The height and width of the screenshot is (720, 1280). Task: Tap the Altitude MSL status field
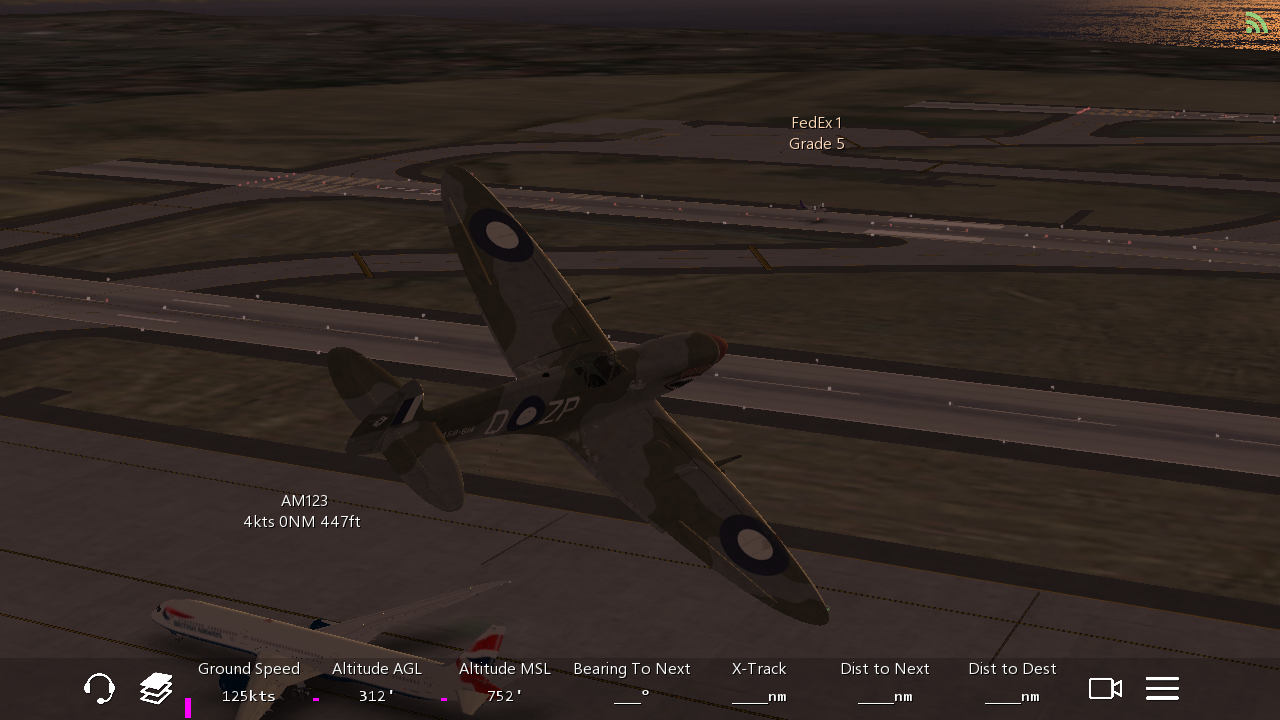tap(505, 682)
